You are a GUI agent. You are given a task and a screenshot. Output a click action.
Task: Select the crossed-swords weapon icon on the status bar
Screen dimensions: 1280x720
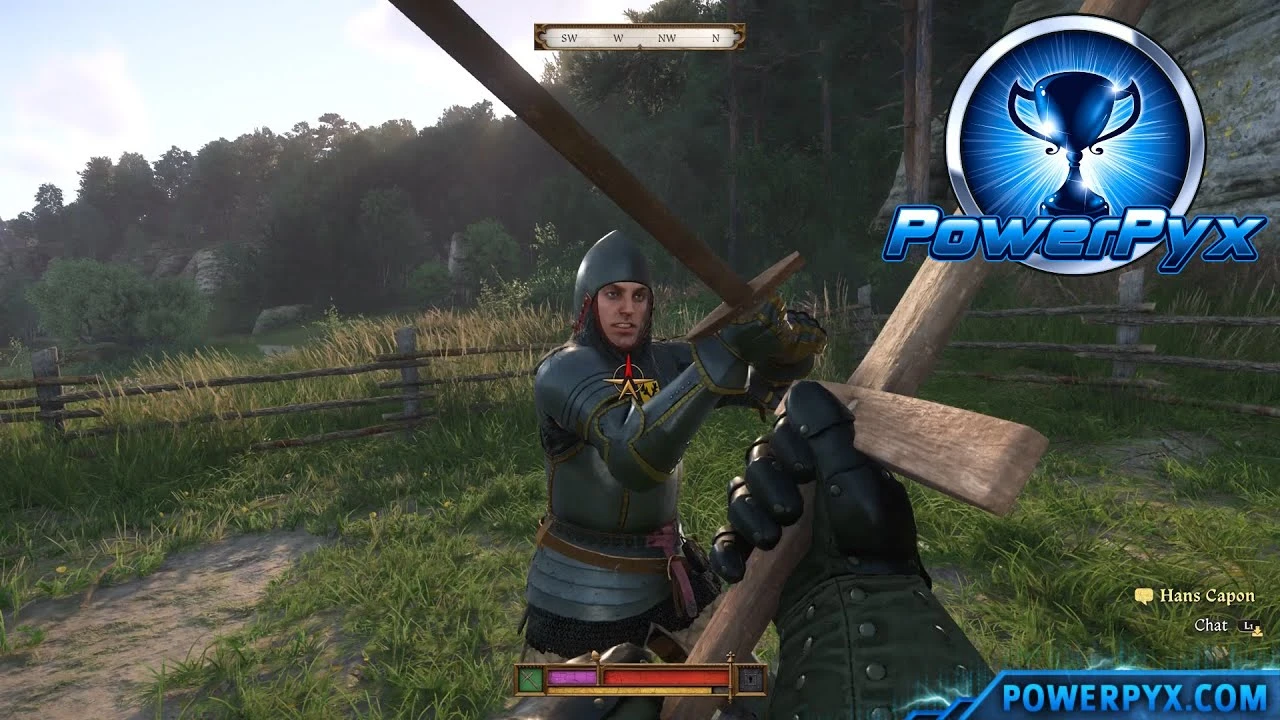point(531,681)
